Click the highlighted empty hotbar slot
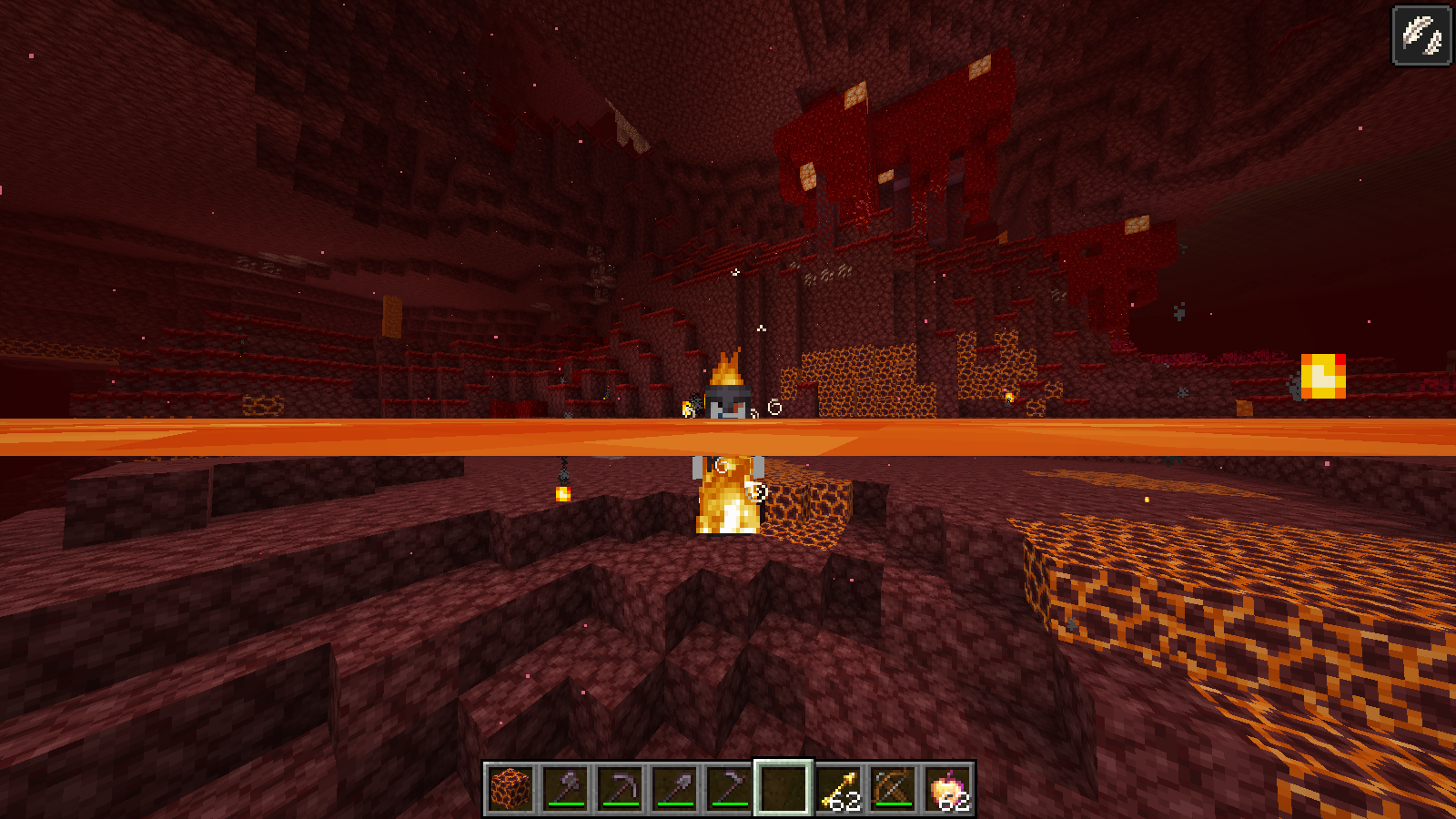 click(784, 788)
